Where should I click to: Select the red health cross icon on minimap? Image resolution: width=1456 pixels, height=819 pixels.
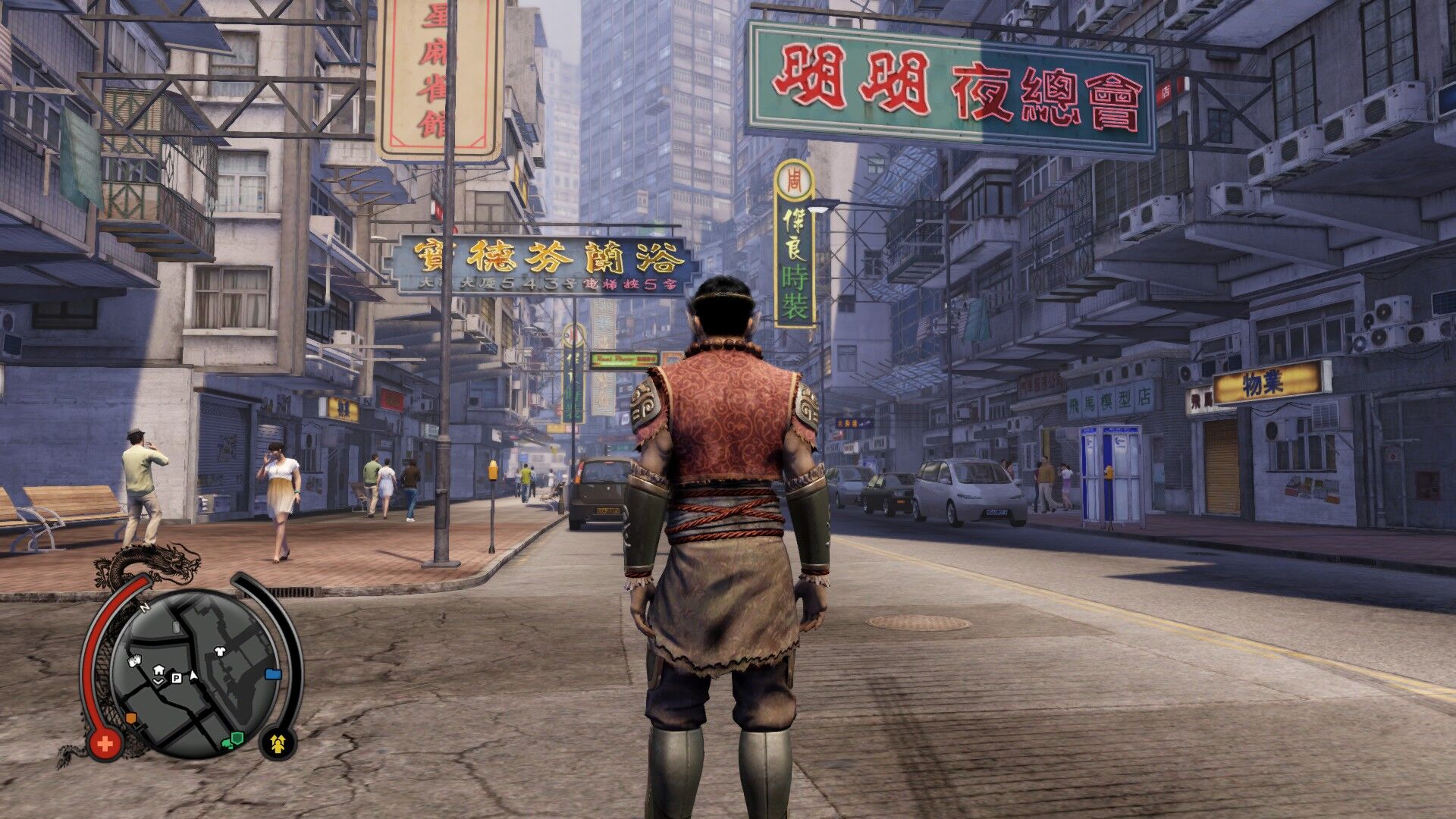click(x=106, y=742)
